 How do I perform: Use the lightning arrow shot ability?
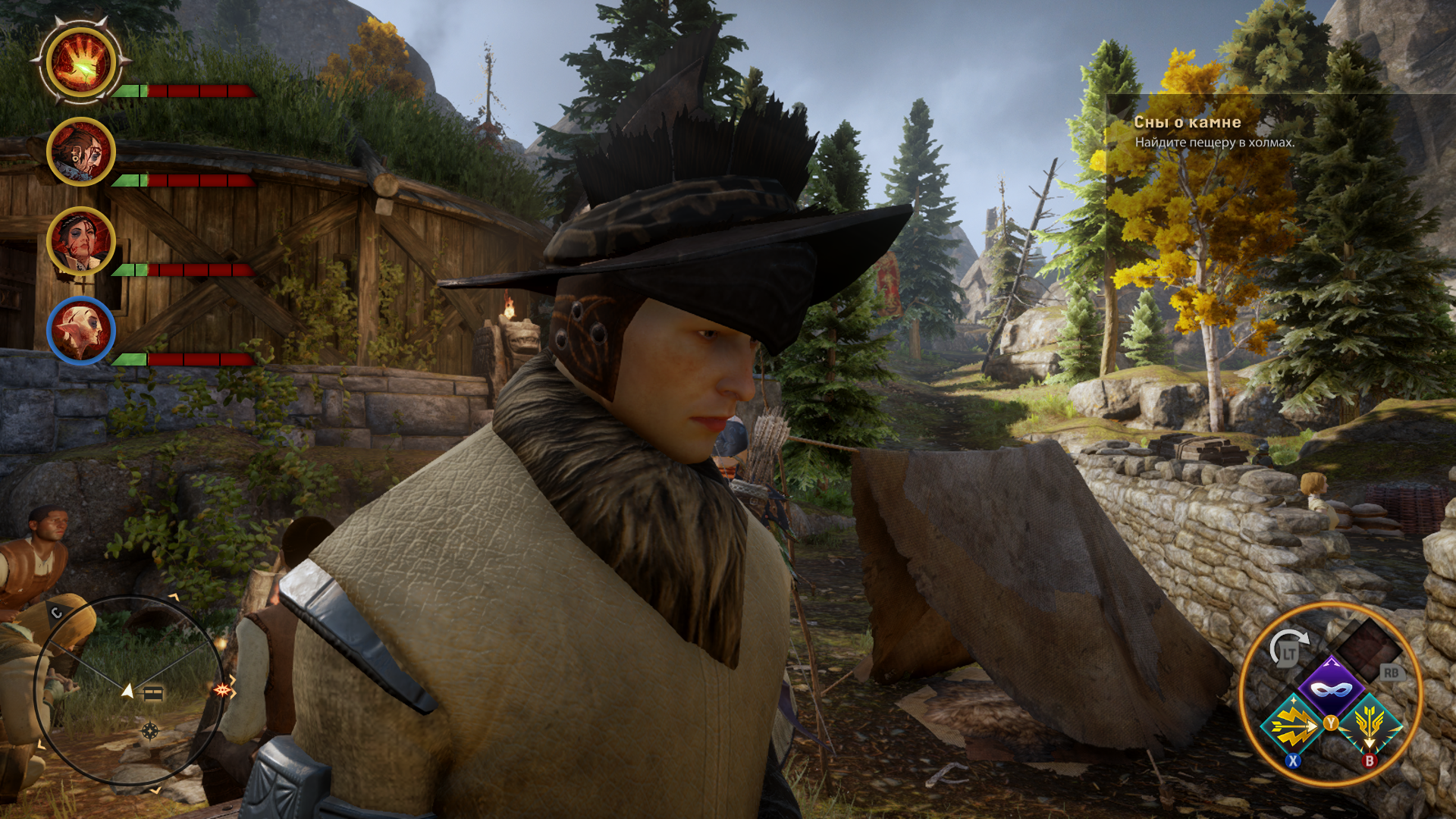1294,726
